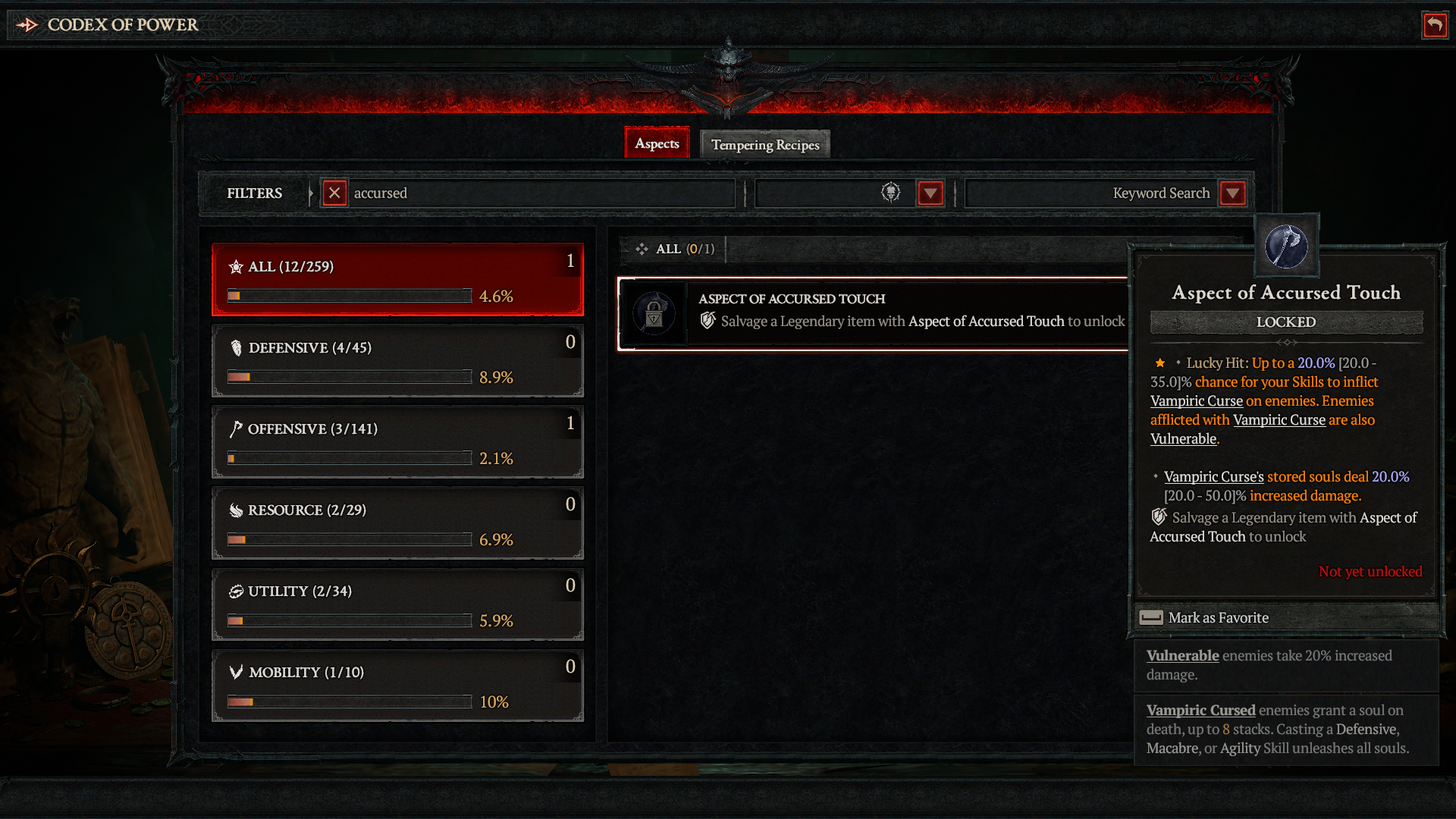Click the class emblem icon in the filter bar

pyautogui.click(x=891, y=193)
